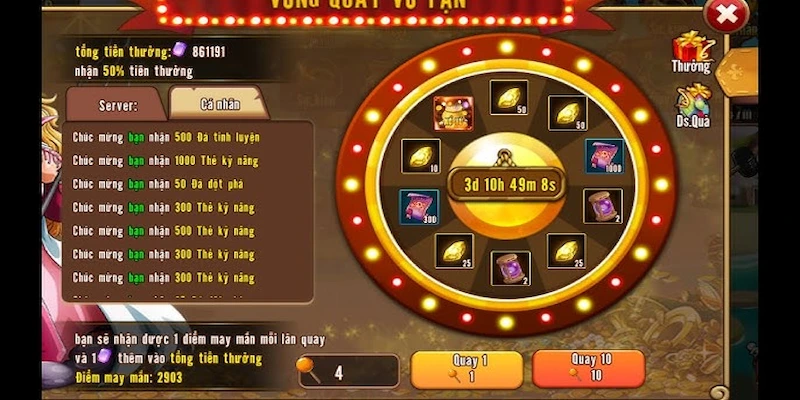Viewport: 800px width, 400px height.
Task: Spin ten times with Quay 10
Action: [x=588, y=369]
